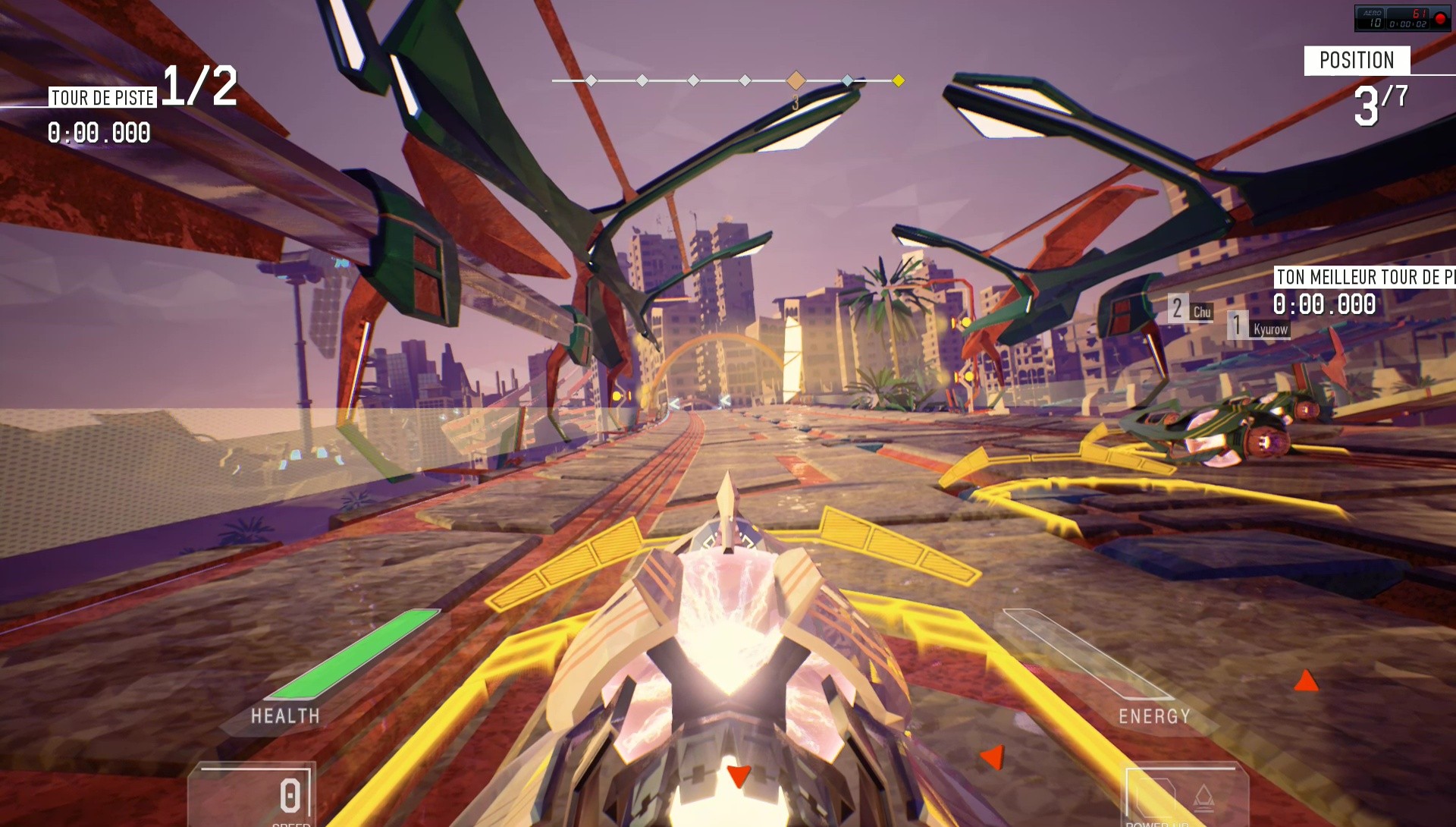Image resolution: width=1456 pixels, height=827 pixels.
Task: Open the POSITION panel header
Action: [1357, 61]
